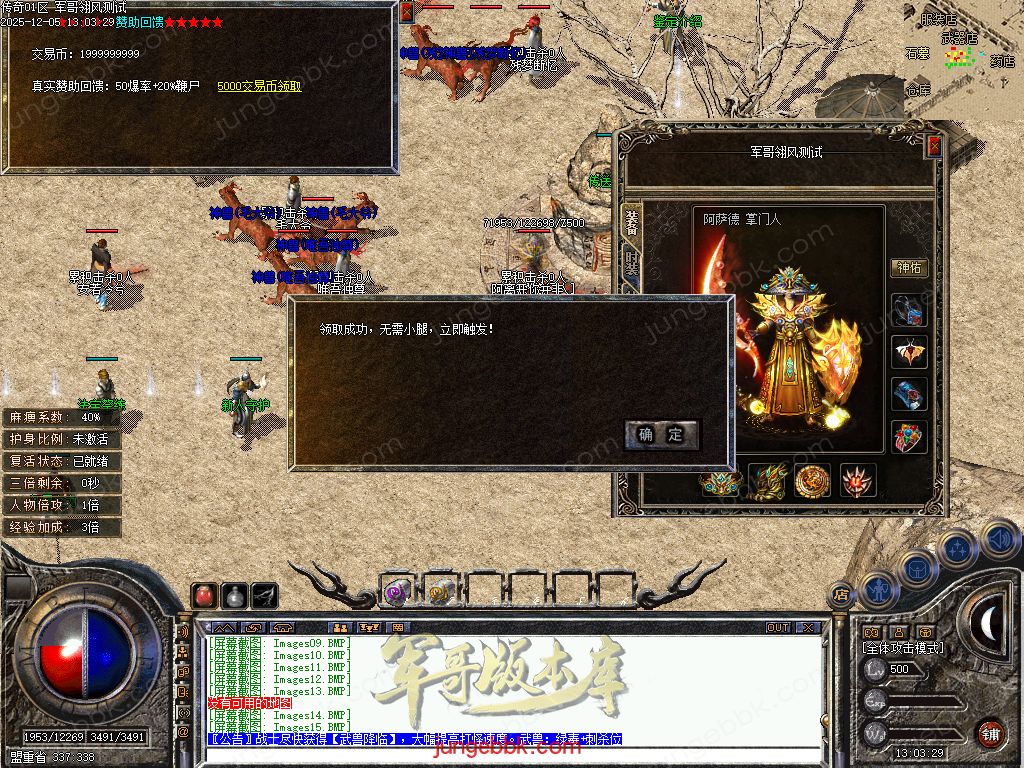
Task: Open the red 铺 stall button
Action: [x=990, y=734]
